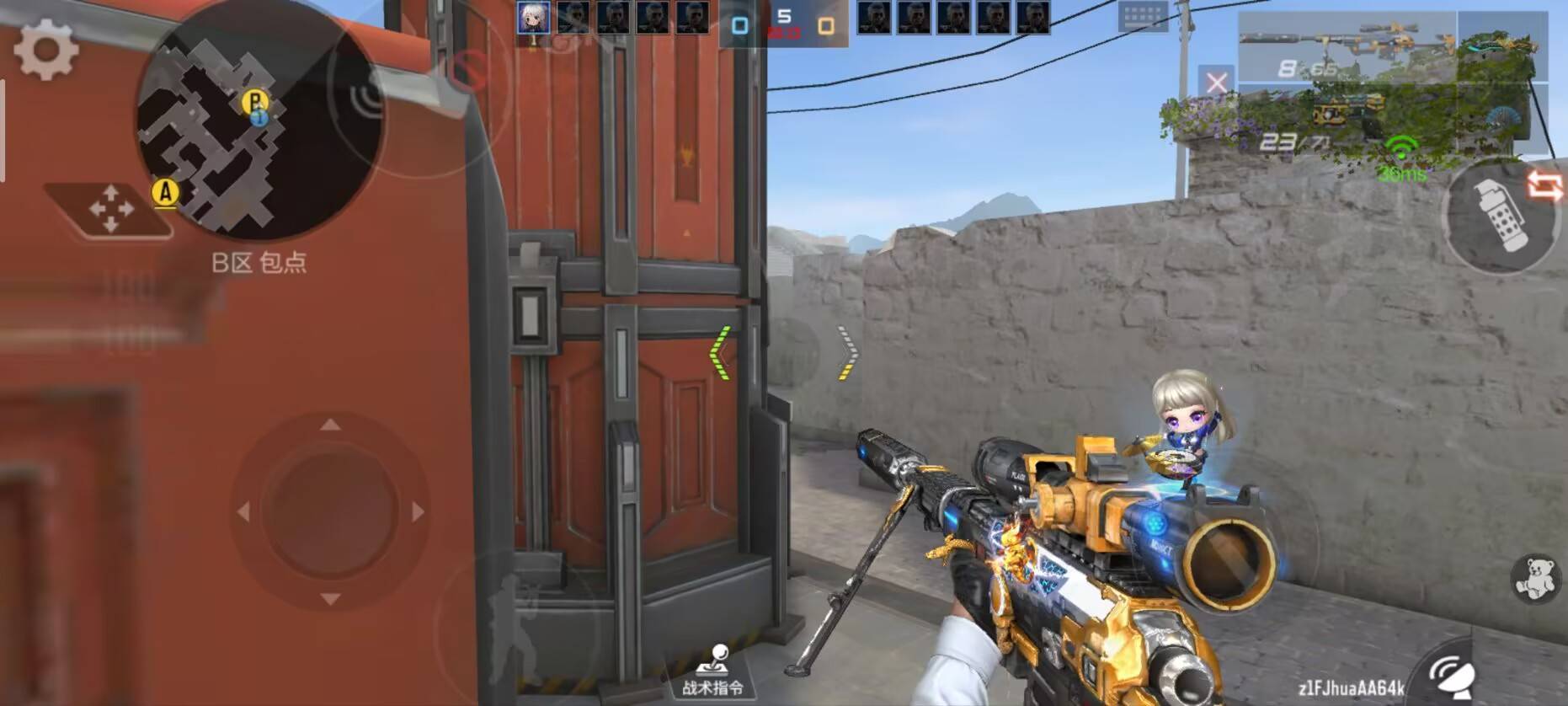
Task: Select the primary sniper rifle weapon slot
Action: [x=1346, y=47]
